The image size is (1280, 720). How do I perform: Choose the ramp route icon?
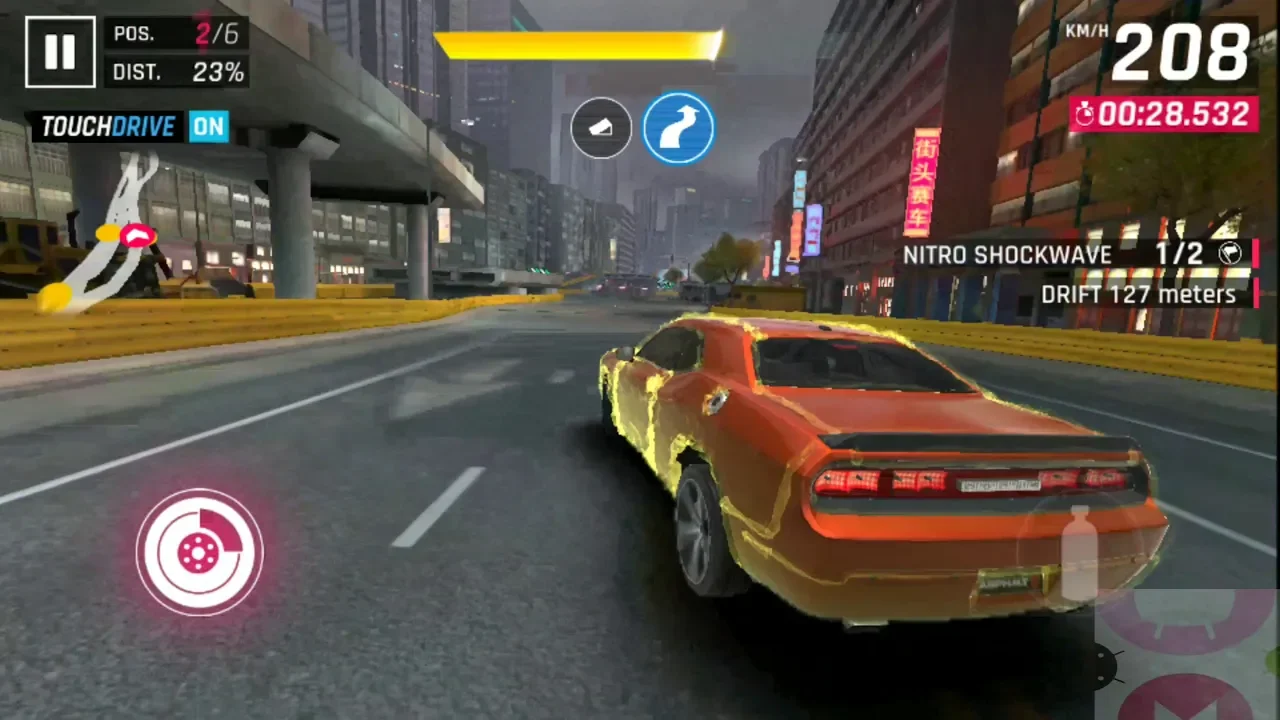601,128
